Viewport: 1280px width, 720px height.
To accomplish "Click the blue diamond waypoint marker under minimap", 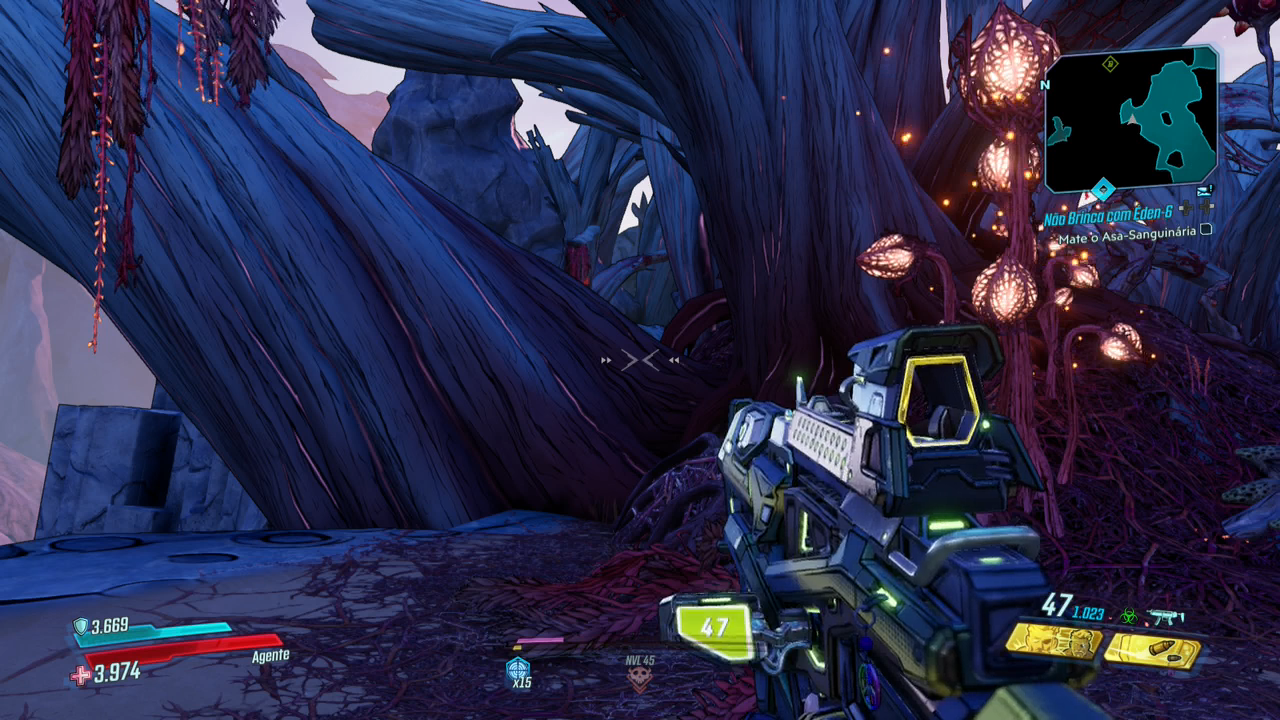I will click(1103, 190).
